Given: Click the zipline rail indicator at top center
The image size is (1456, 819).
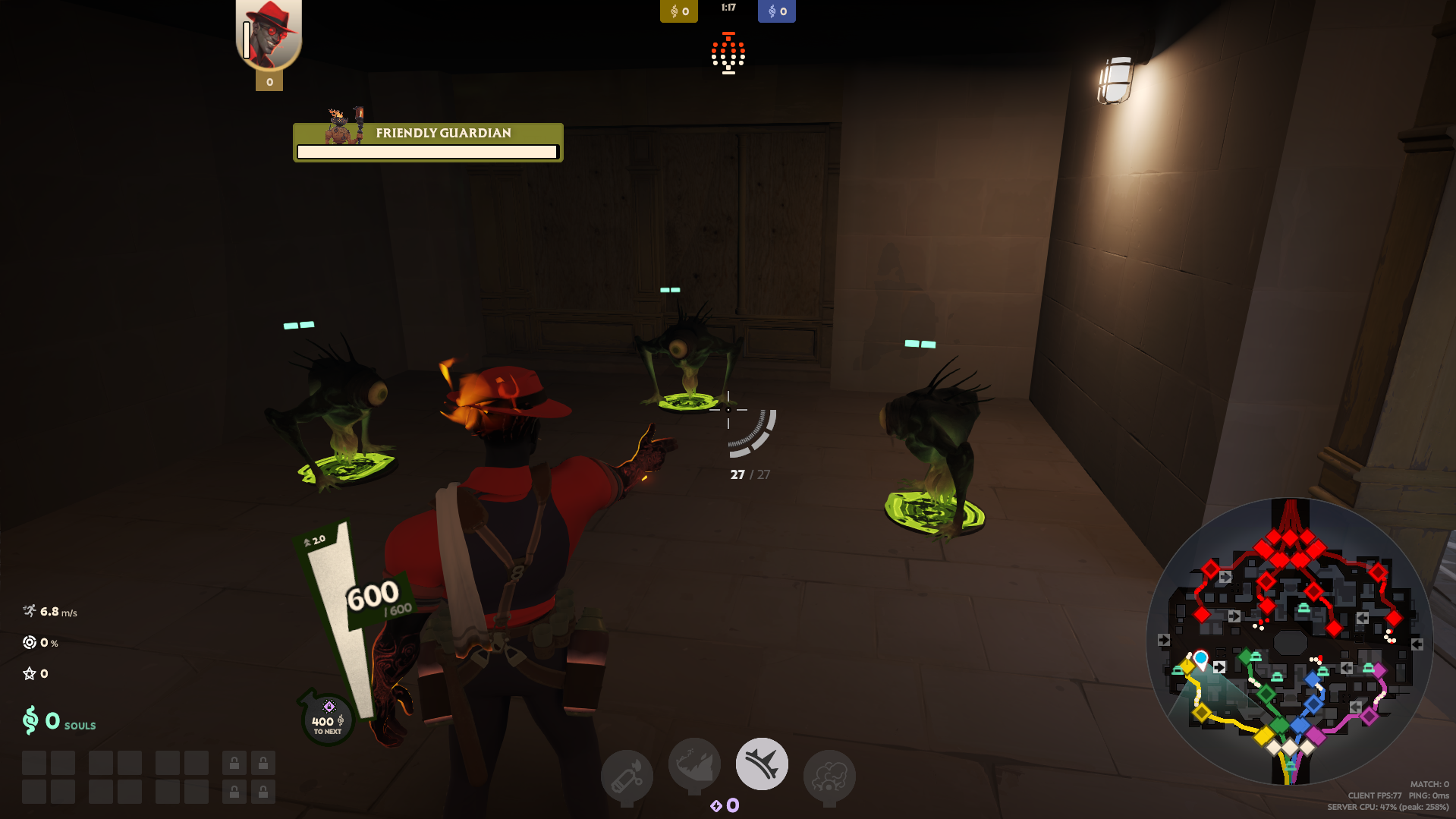Looking at the screenshot, I should [x=728, y=53].
